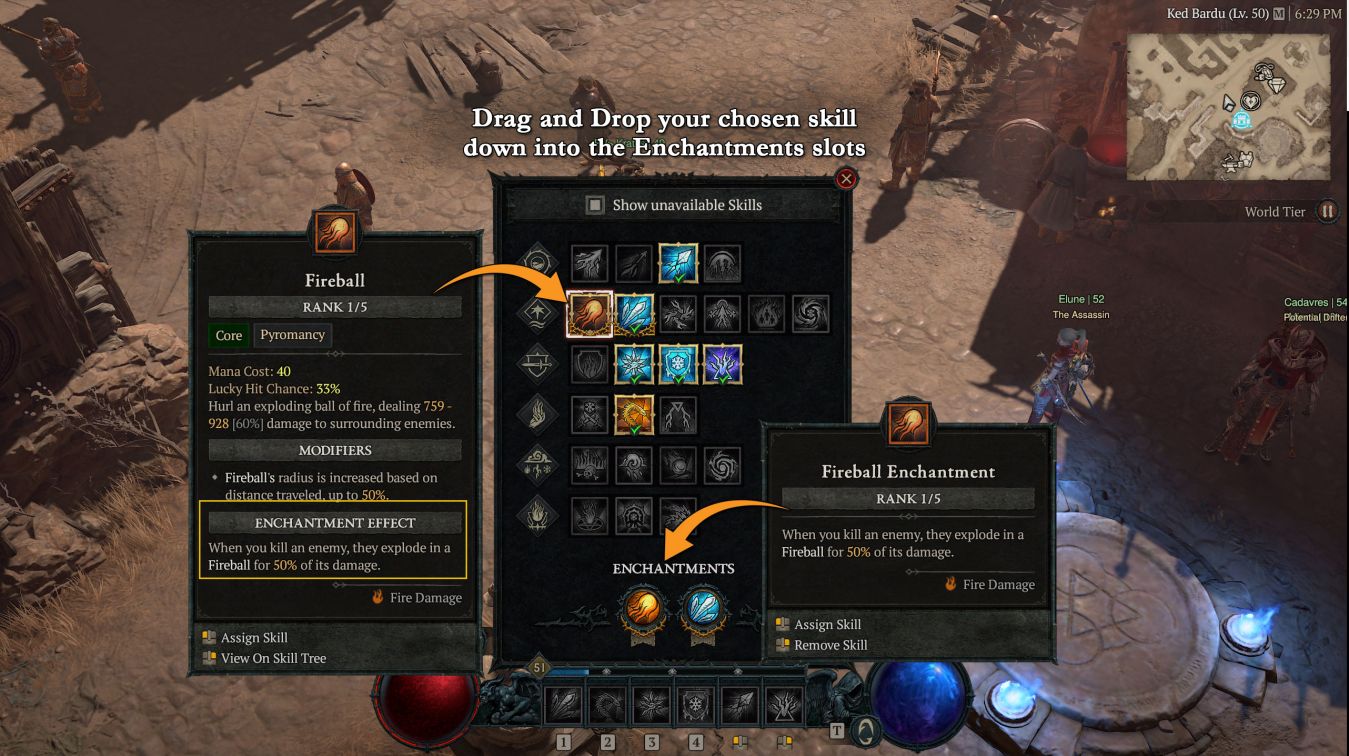Screen dimensions: 1349x756
Task: Enable the Show unavailable Skills checkbox
Action: (x=595, y=204)
